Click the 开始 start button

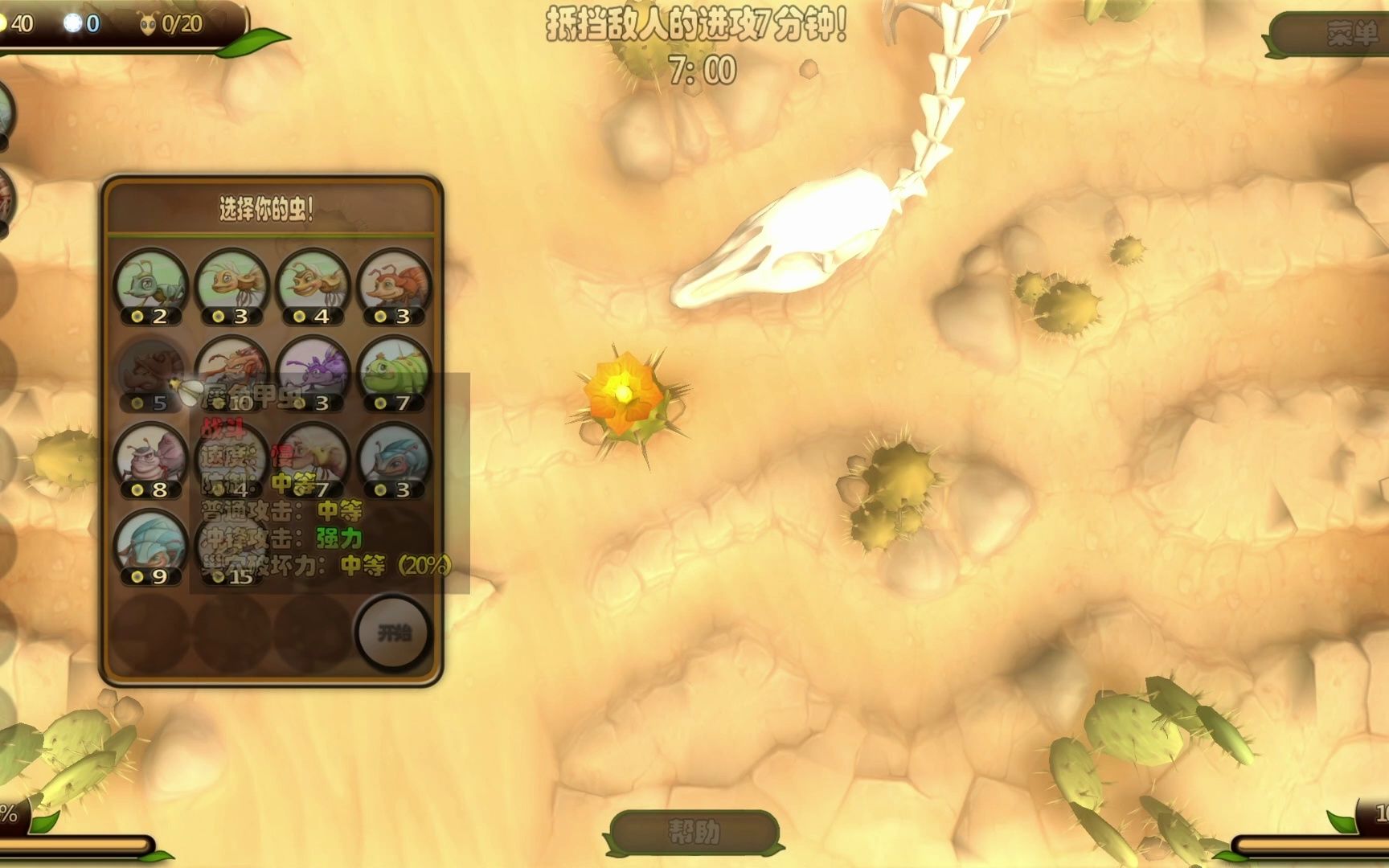[x=394, y=633]
